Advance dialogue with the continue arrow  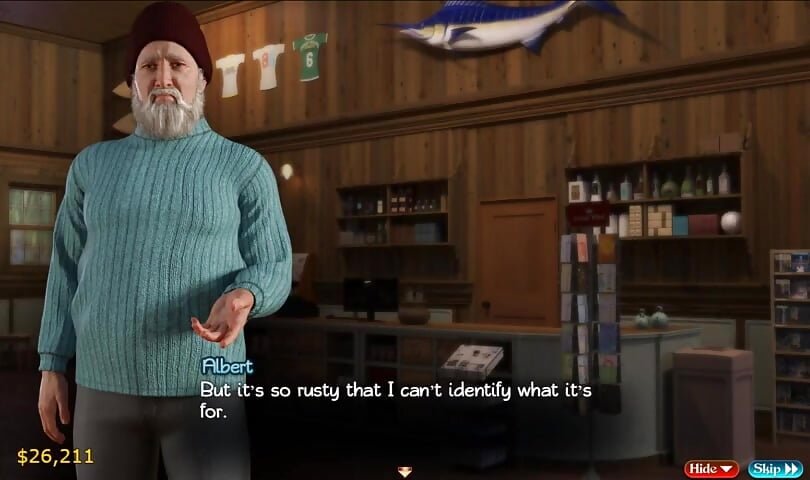point(405,471)
